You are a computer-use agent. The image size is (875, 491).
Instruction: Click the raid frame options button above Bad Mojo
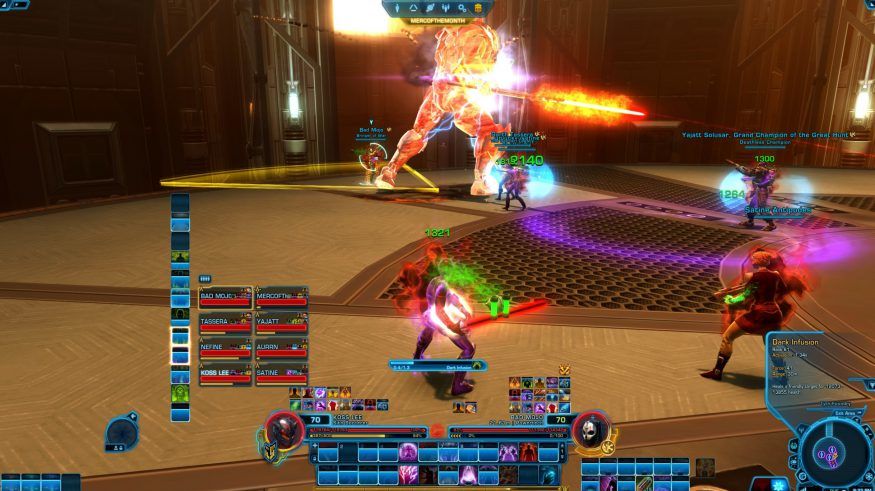[x=205, y=280]
